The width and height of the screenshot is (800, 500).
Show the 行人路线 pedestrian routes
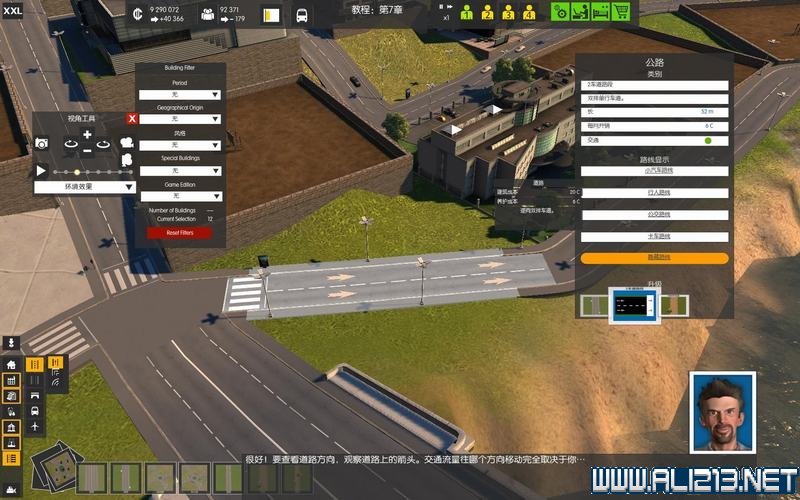(654, 193)
